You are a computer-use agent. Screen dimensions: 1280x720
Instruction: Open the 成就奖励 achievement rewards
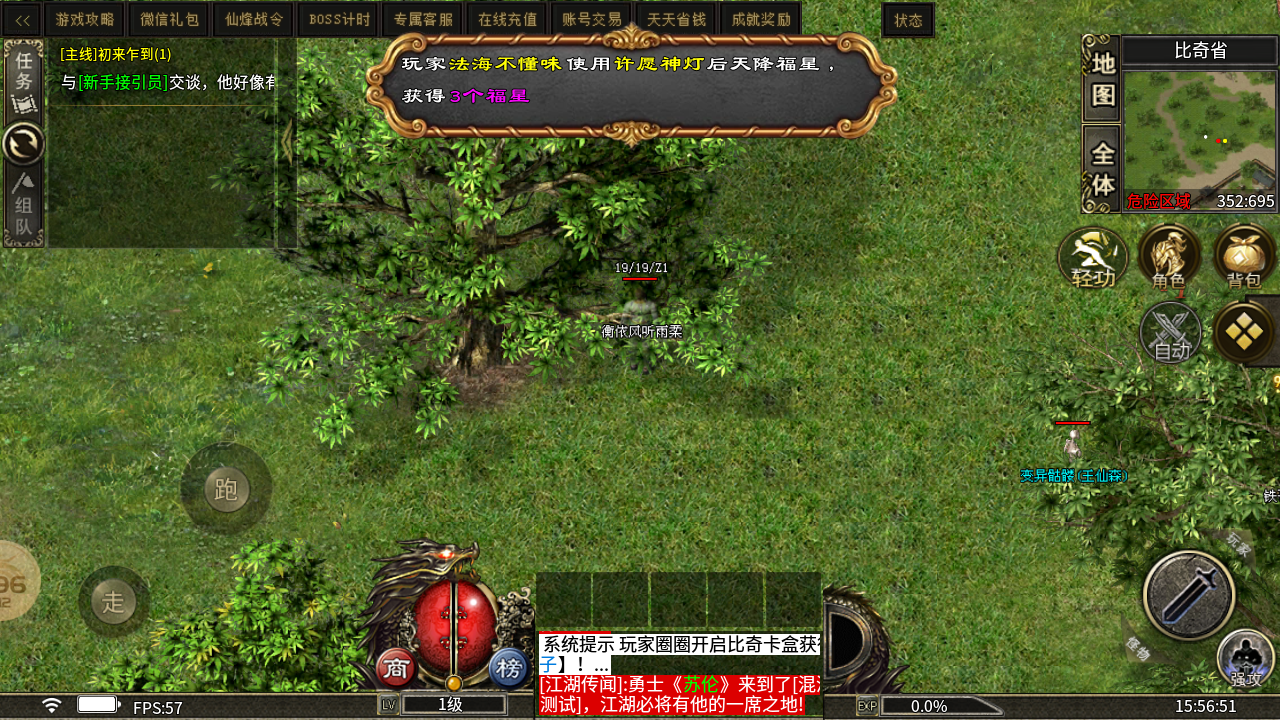tap(761, 20)
